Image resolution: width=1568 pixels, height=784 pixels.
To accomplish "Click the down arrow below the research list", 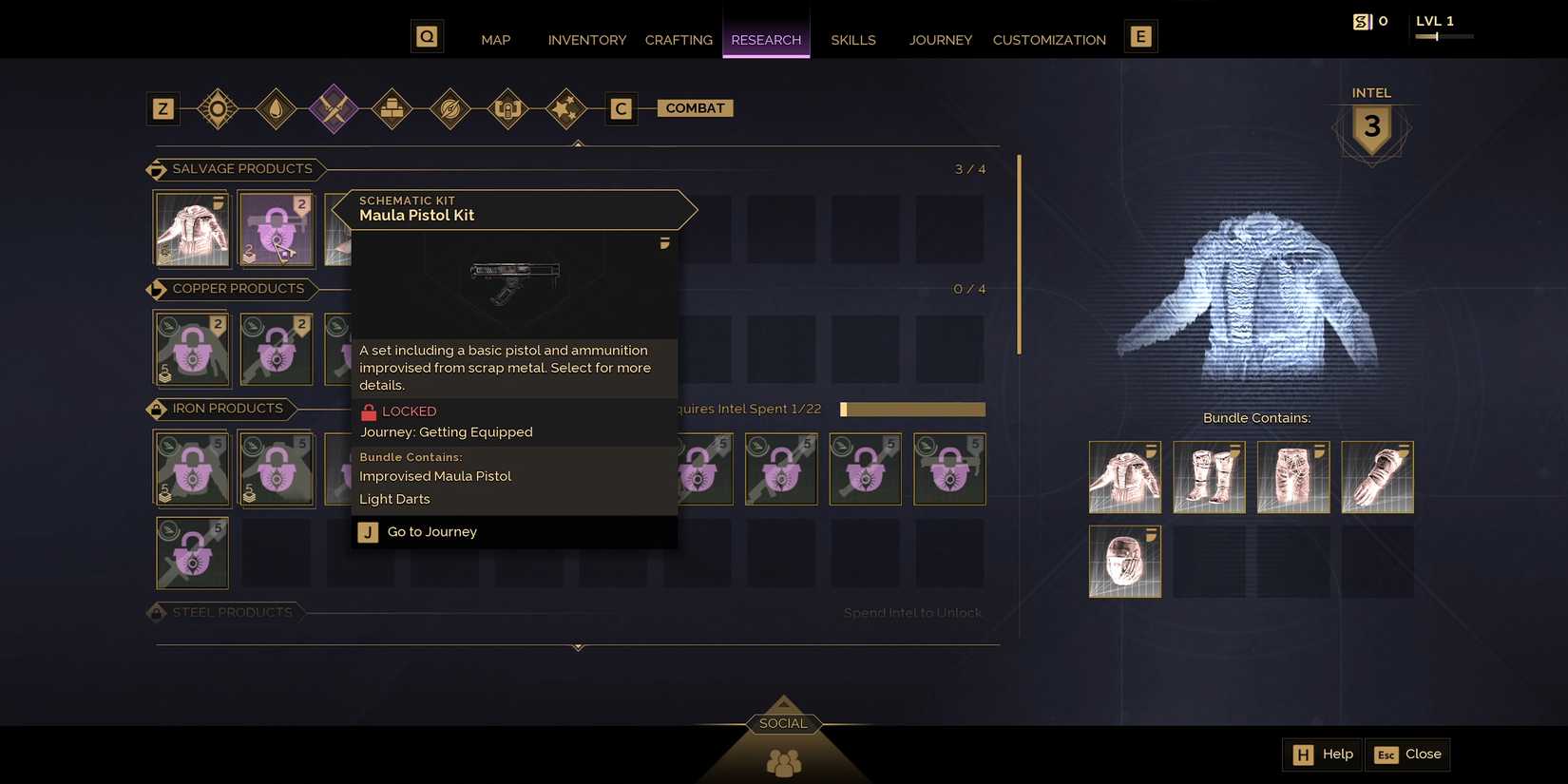I will tap(577, 647).
